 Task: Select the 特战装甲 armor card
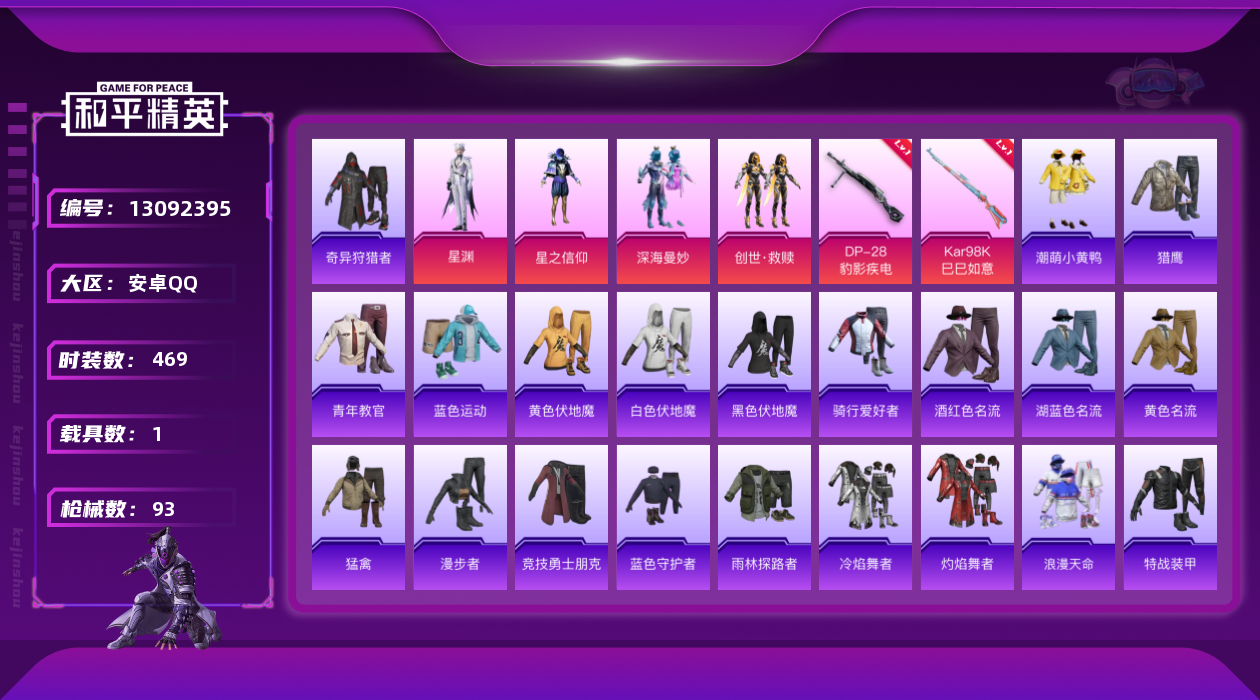click(1170, 517)
